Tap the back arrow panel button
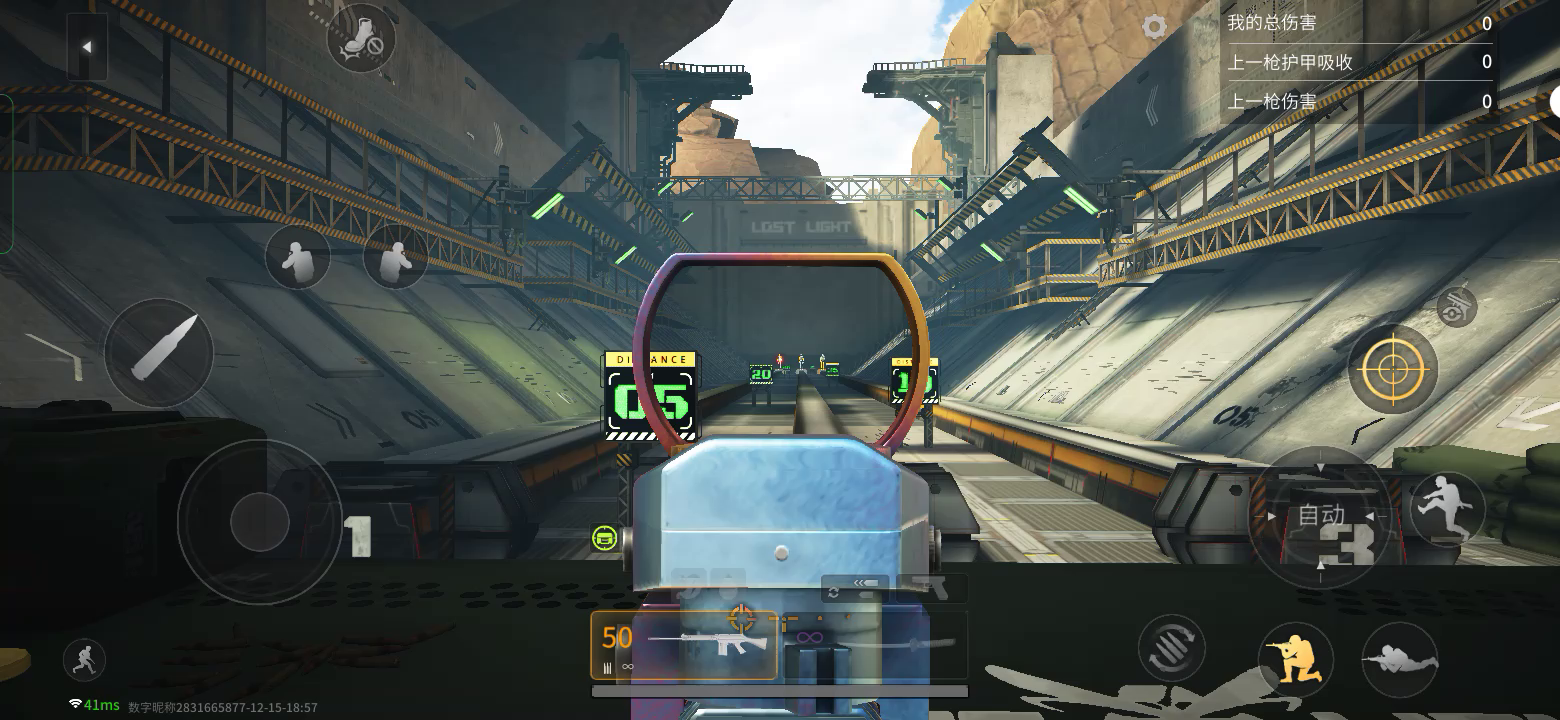The width and height of the screenshot is (1560, 720). [x=87, y=47]
